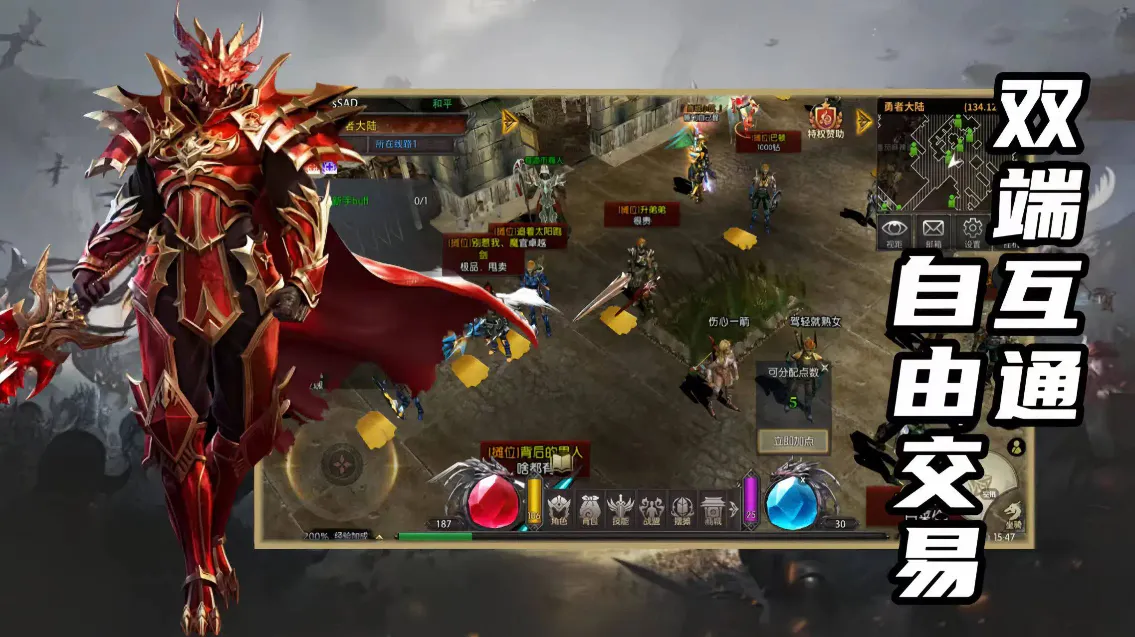The height and width of the screenshot is (637, 1135).
Task: Open the 邮箱 mailbox
Action: tap(933, 229)
